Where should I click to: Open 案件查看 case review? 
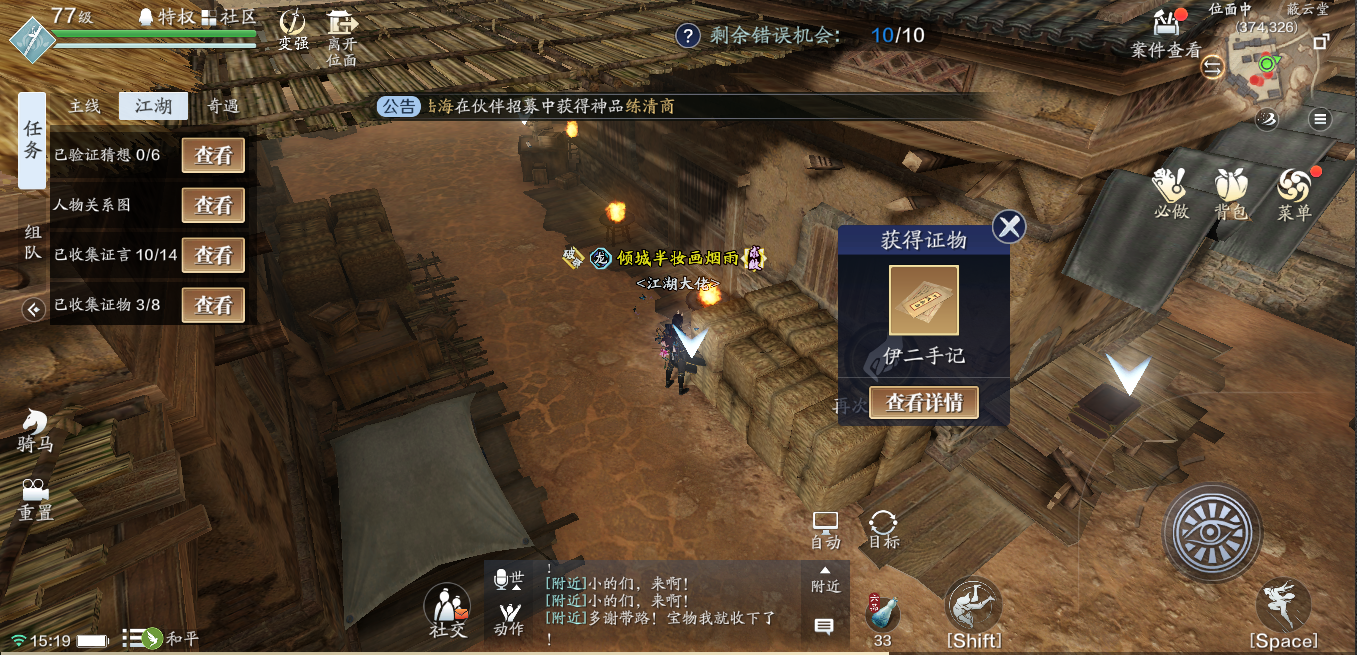coord(1165,33)
